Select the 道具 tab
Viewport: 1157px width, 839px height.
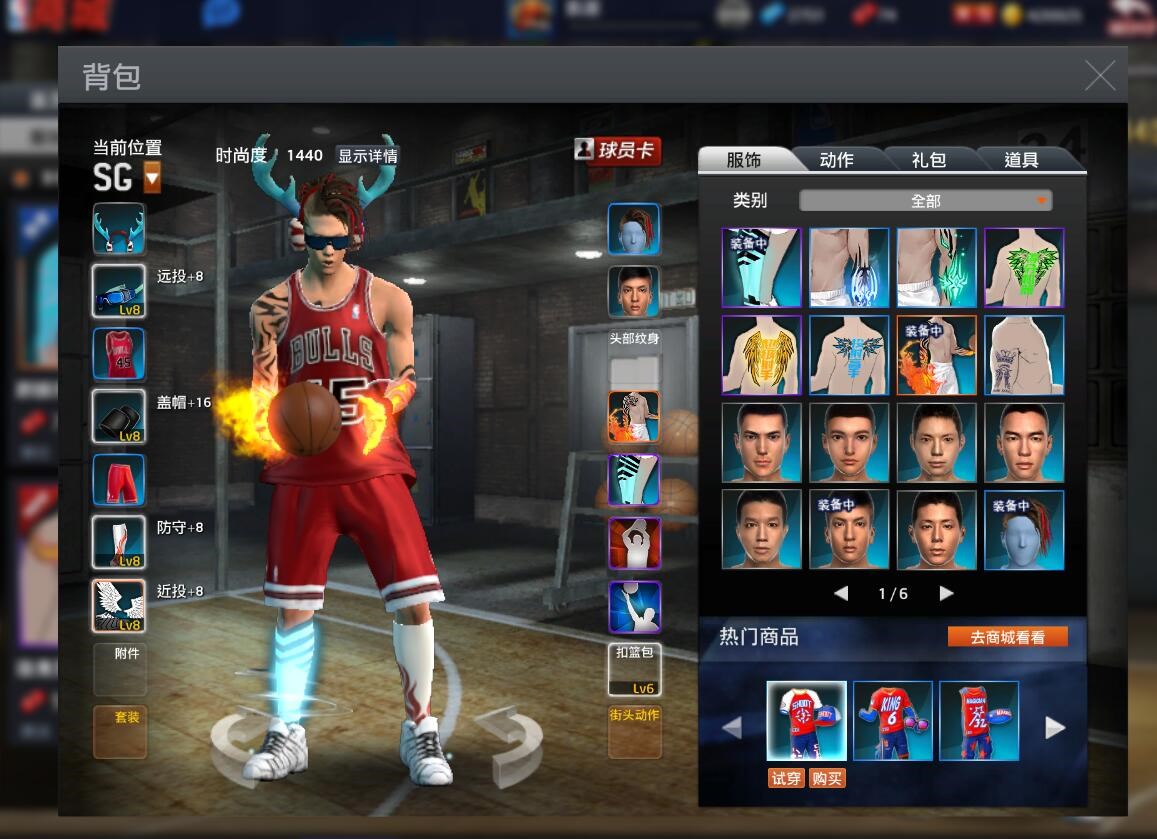pyautogui.click(x=1021, y=160)
